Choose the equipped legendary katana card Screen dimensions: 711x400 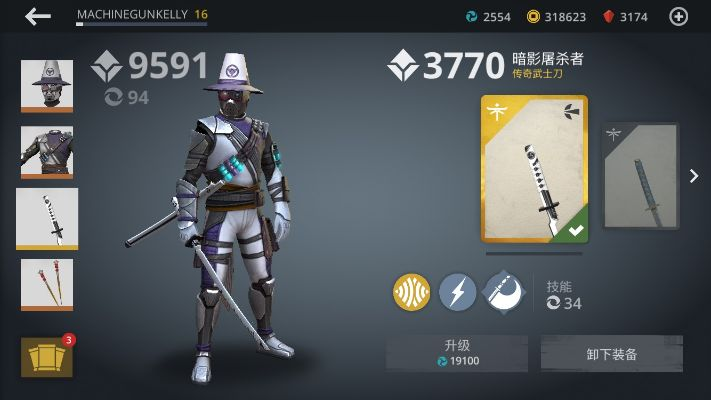point(534,169)
